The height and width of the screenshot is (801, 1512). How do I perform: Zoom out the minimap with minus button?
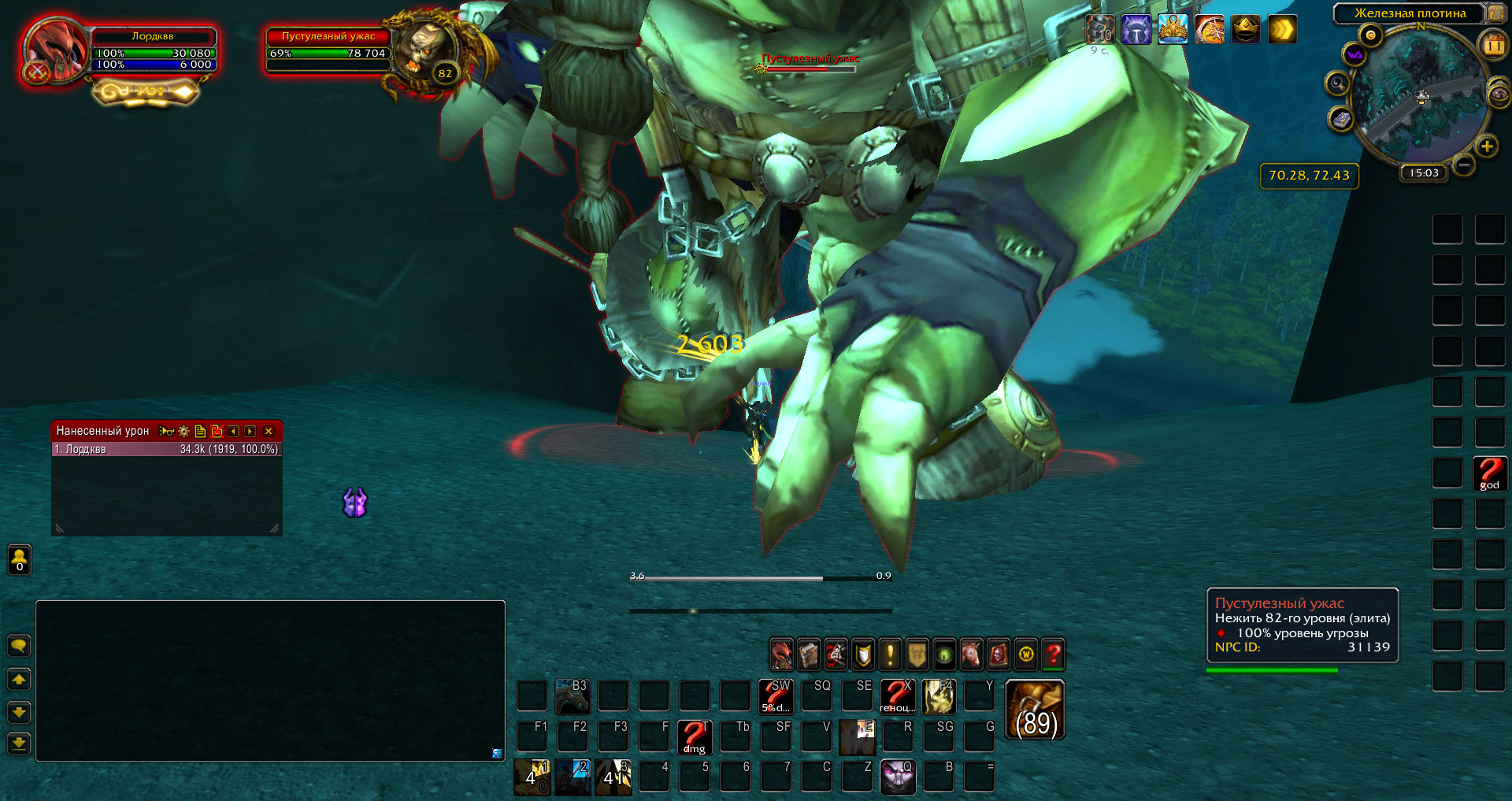1464,165
